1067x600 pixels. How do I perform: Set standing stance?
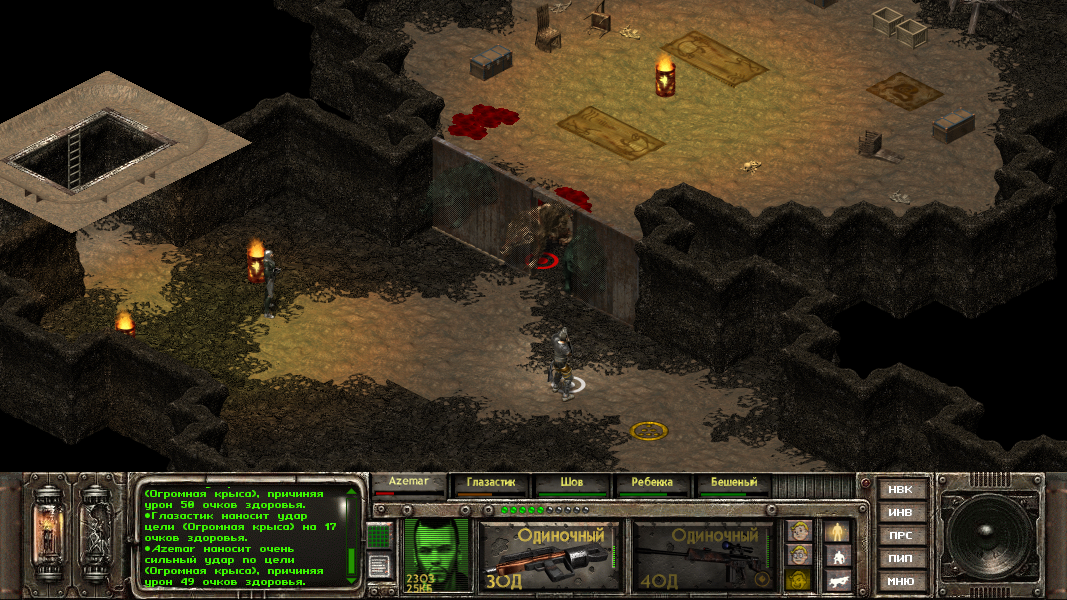[837, 531]
